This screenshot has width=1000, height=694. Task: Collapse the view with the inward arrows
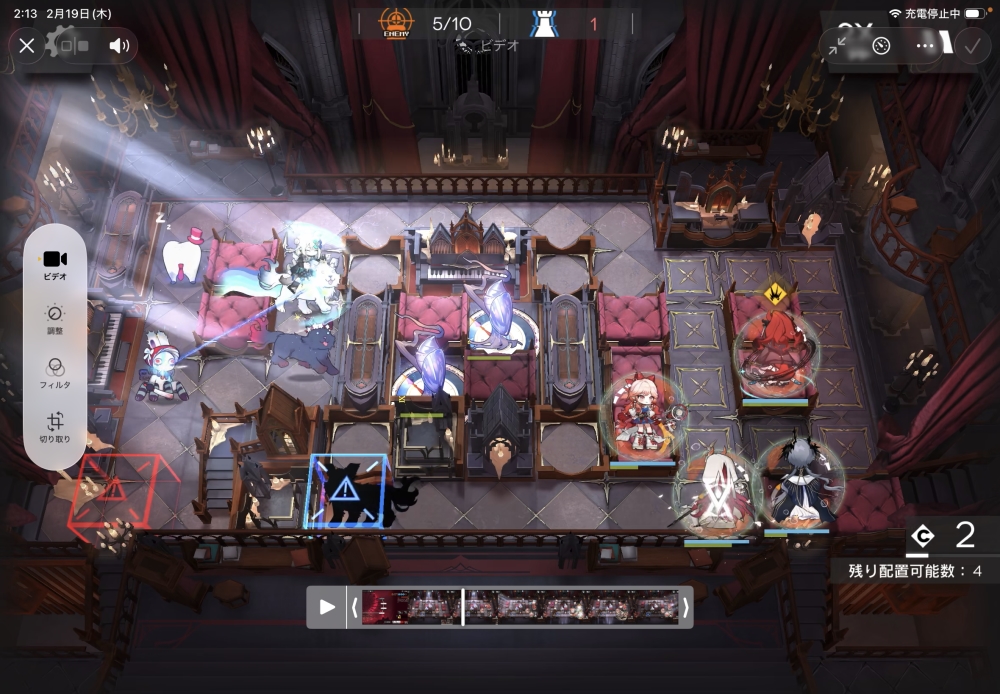point(837,45)
